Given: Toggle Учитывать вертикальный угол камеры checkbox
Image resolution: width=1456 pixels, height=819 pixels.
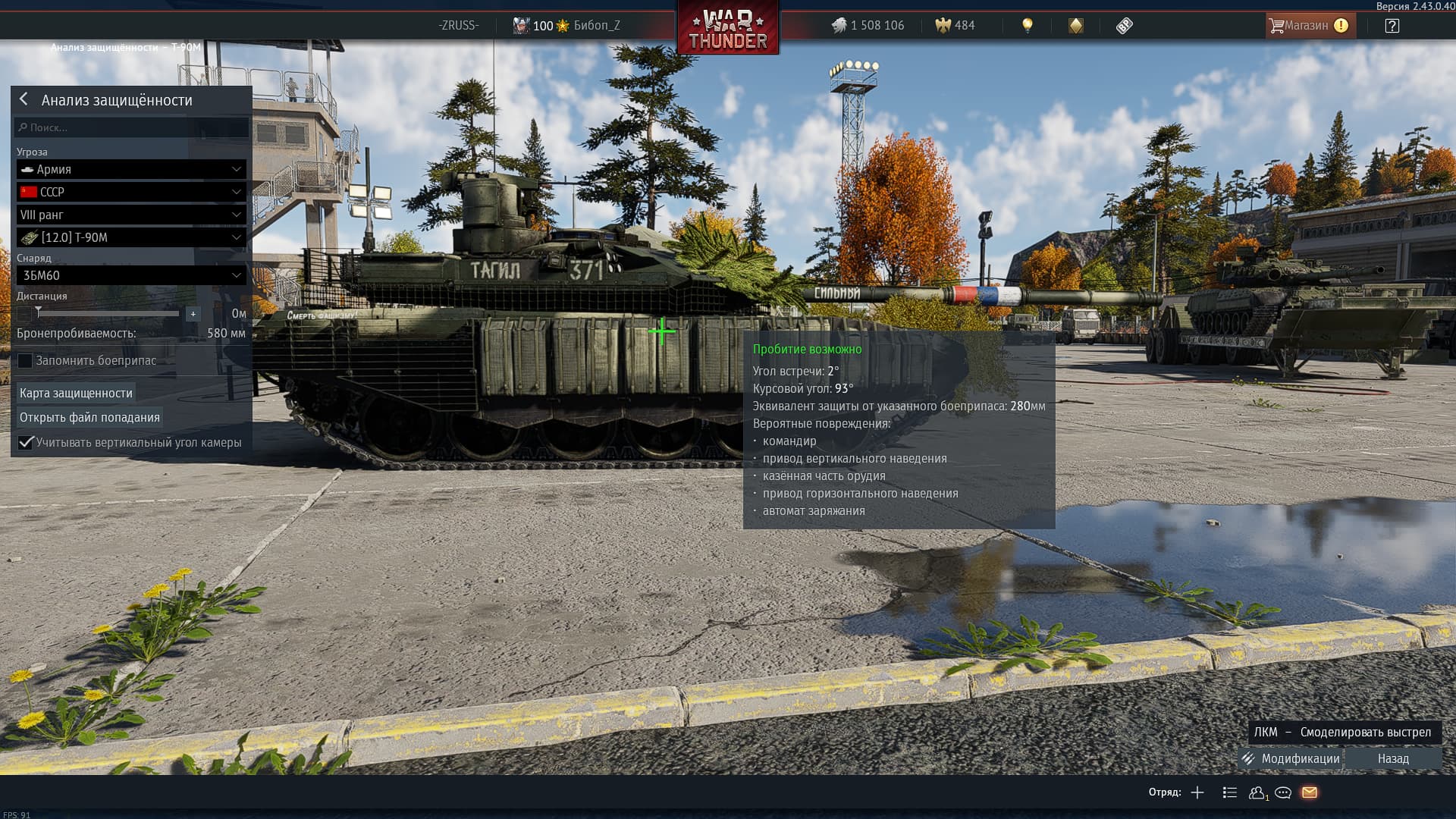Looking at the screenshot, I should (26, 442).
